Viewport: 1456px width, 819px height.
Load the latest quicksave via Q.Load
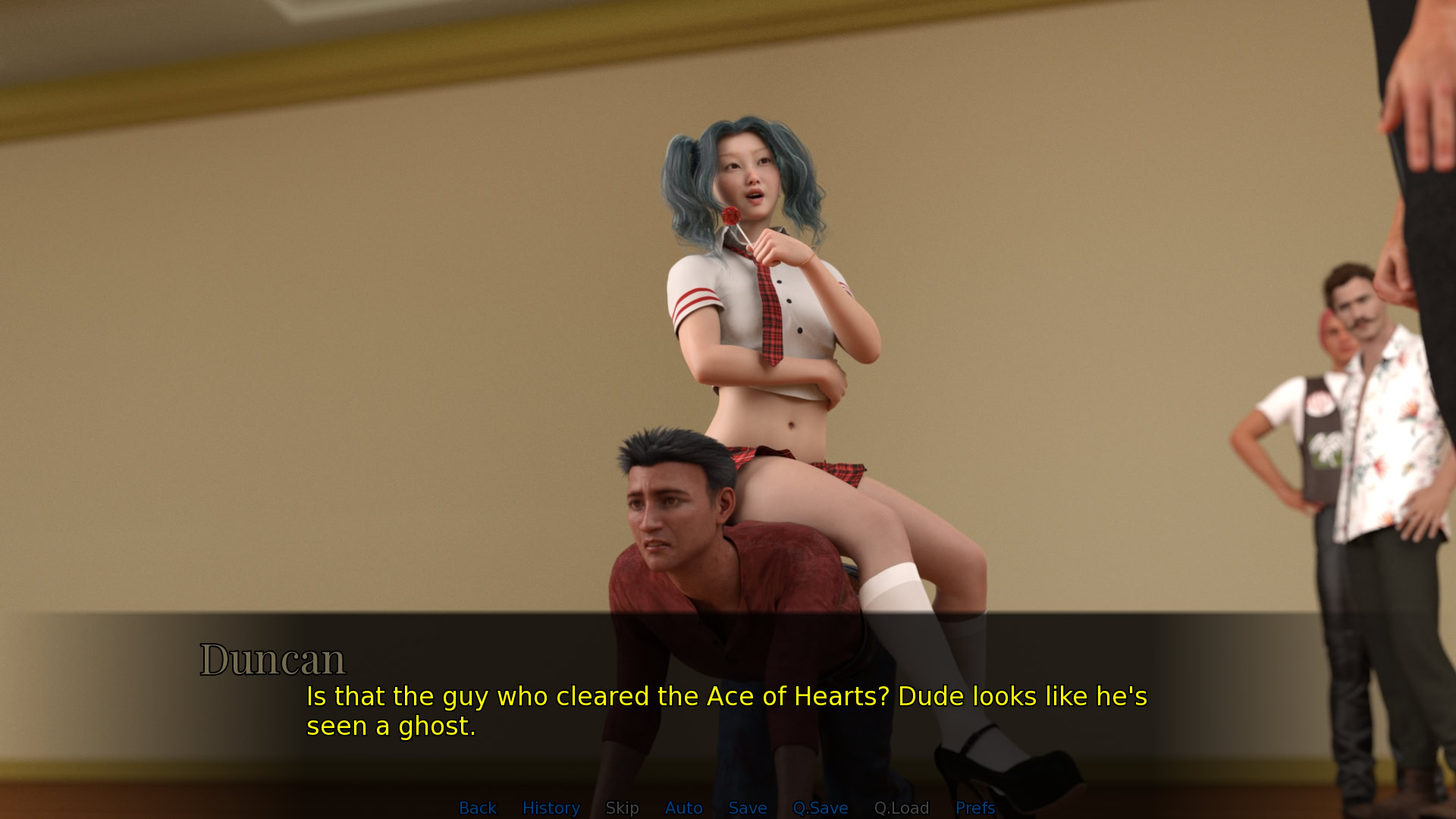point(902,808)
